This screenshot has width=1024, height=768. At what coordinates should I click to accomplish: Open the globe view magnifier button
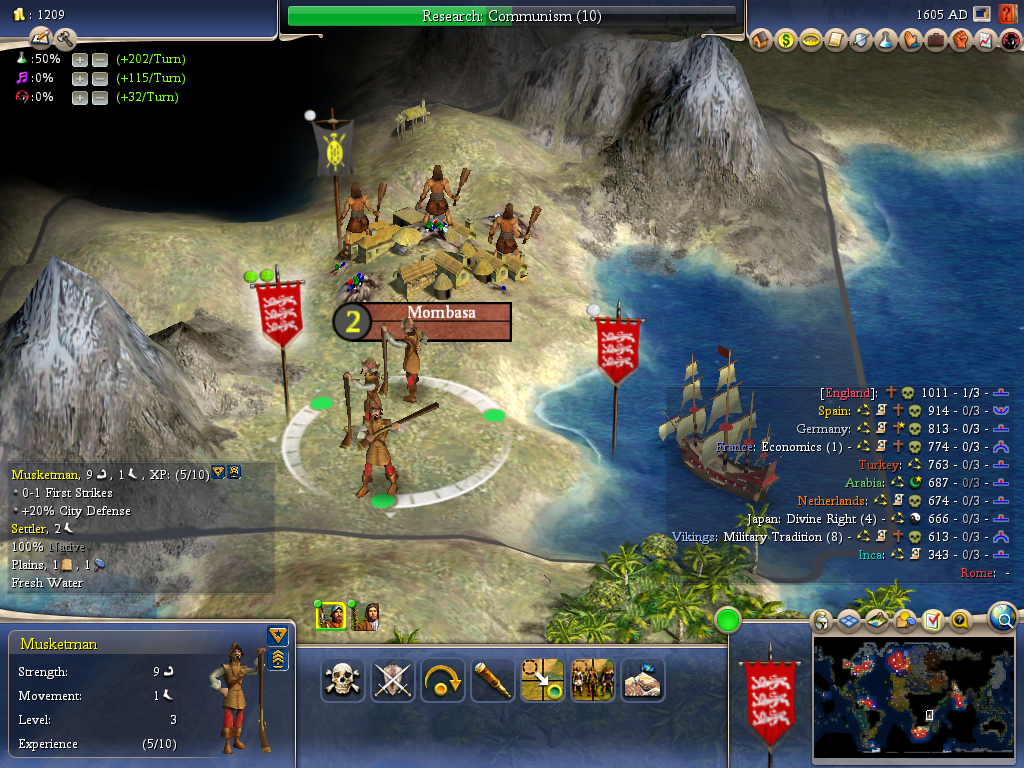coord(1003,619)
